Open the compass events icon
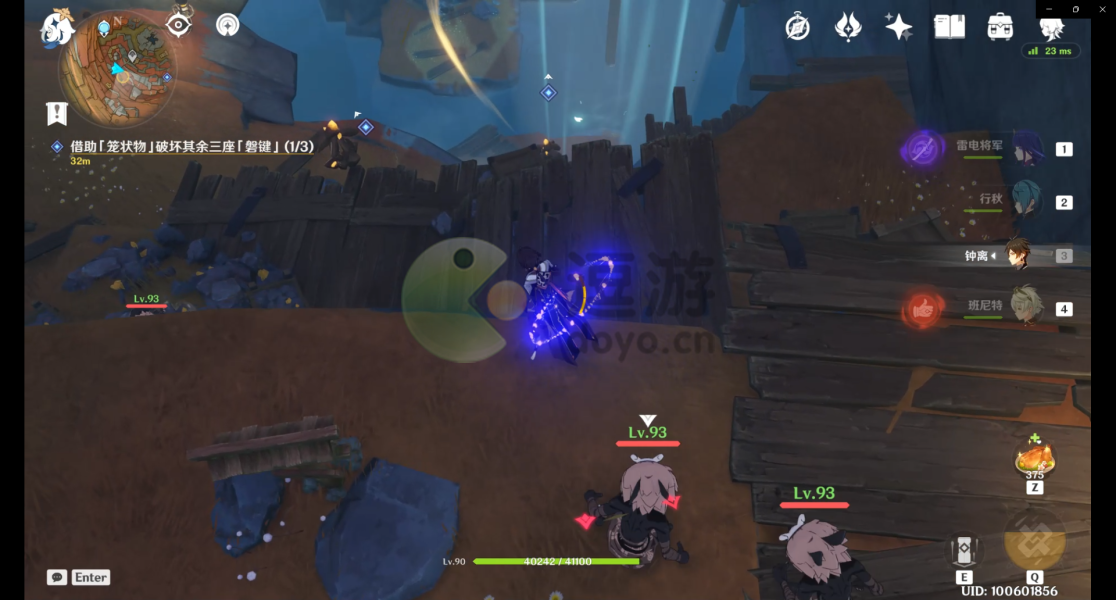Image resolution: width=1116 pixels, height=600 pixels. pos(797,27)
